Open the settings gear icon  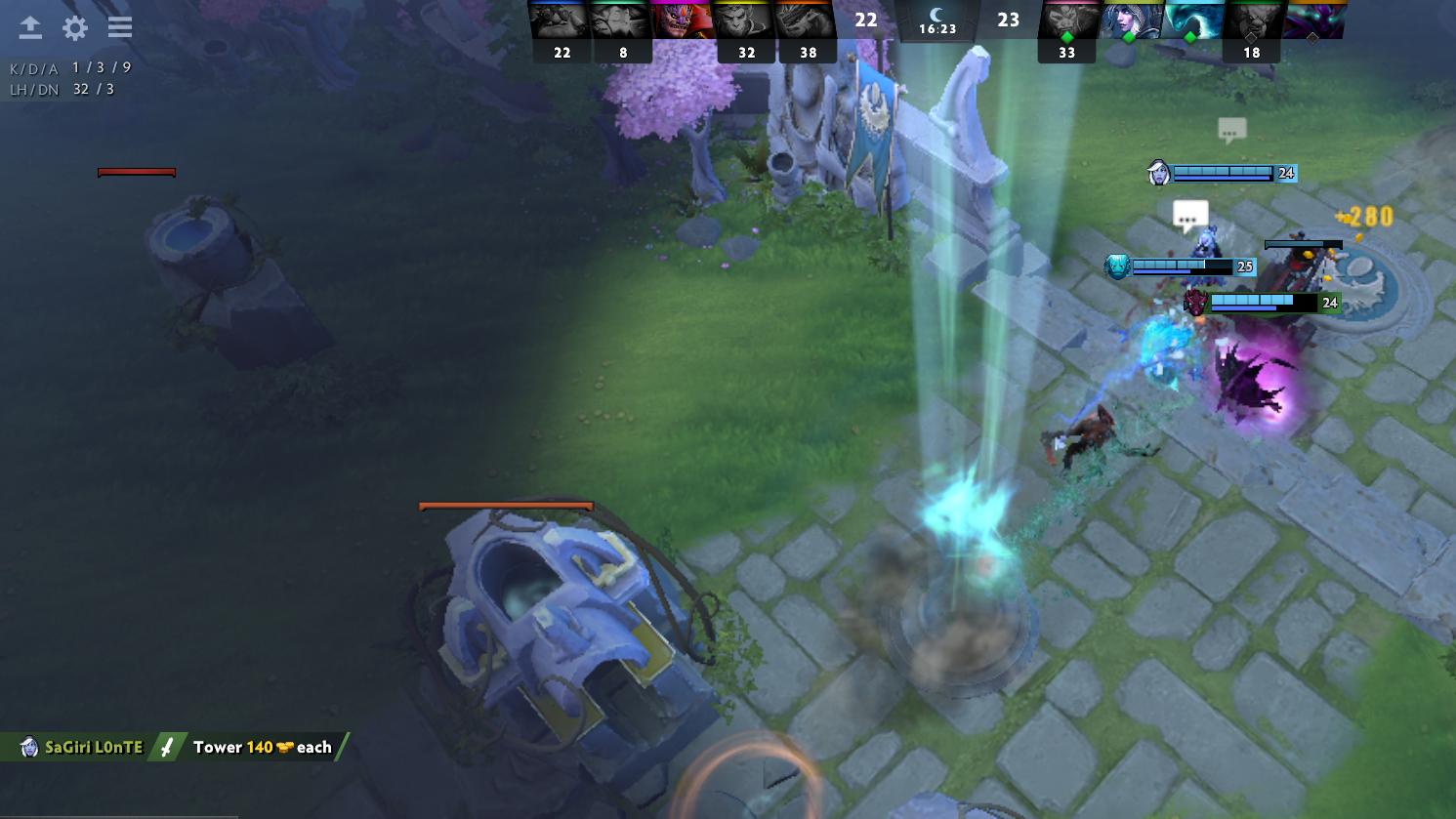tap(75, 27)
